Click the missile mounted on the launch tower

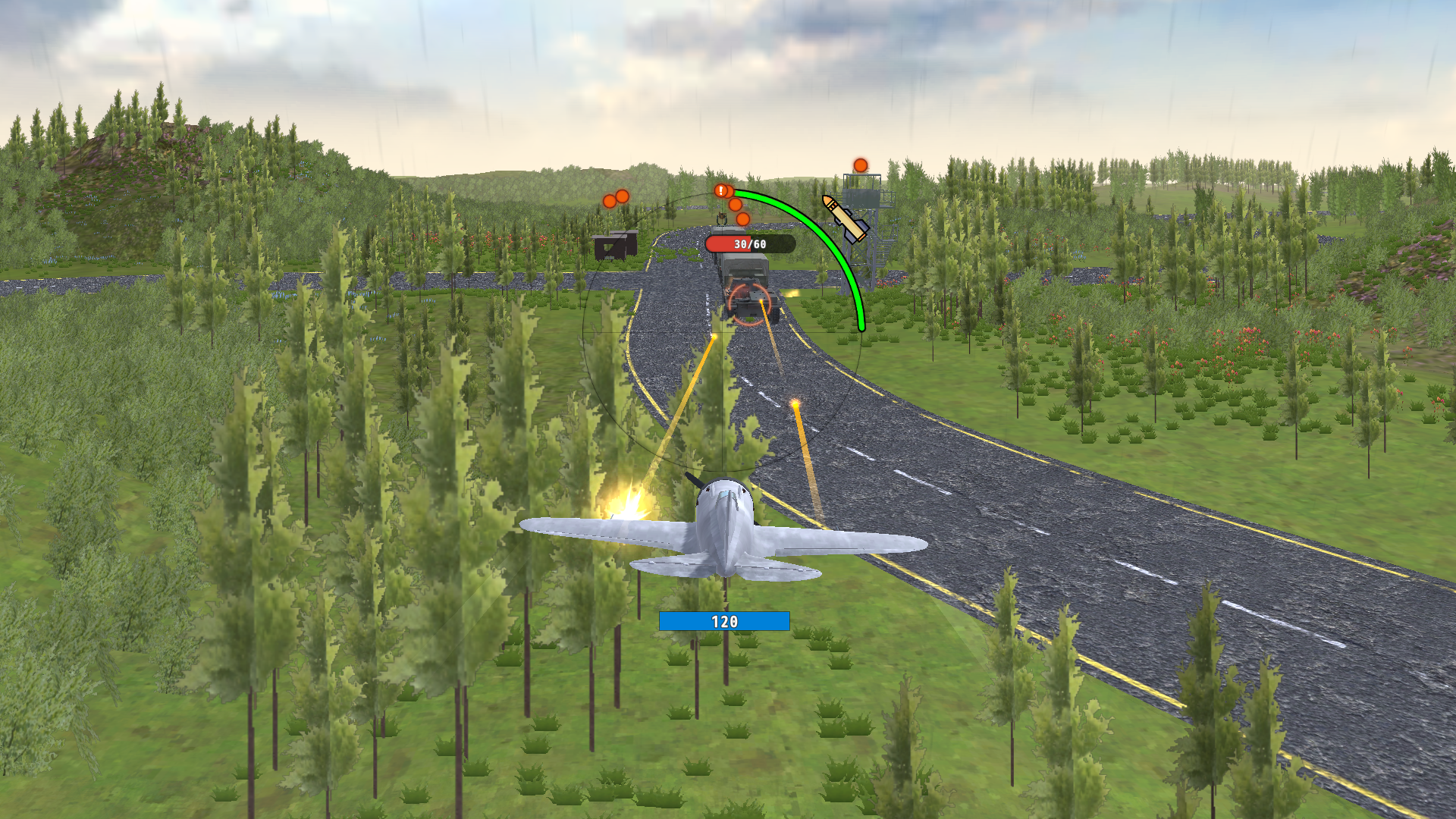click(844, 220)
